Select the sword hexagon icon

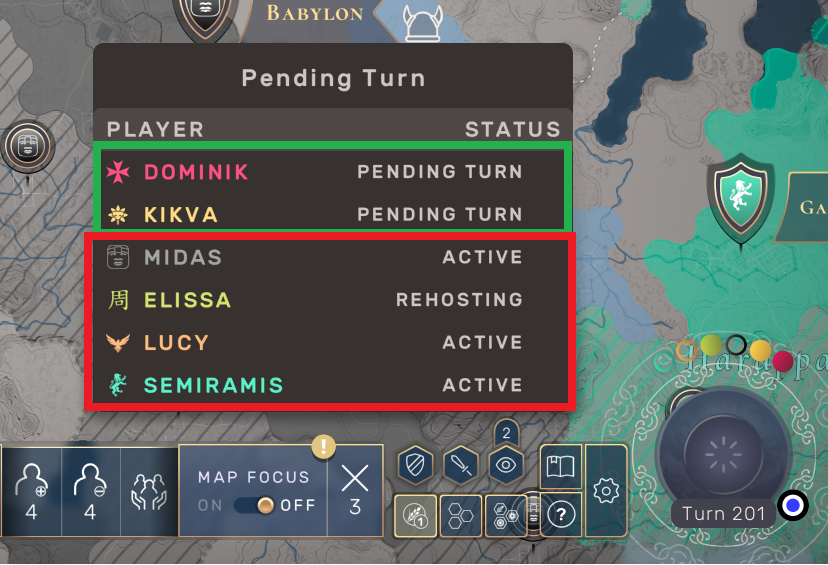pyautogui.click(x=460, y=465)
